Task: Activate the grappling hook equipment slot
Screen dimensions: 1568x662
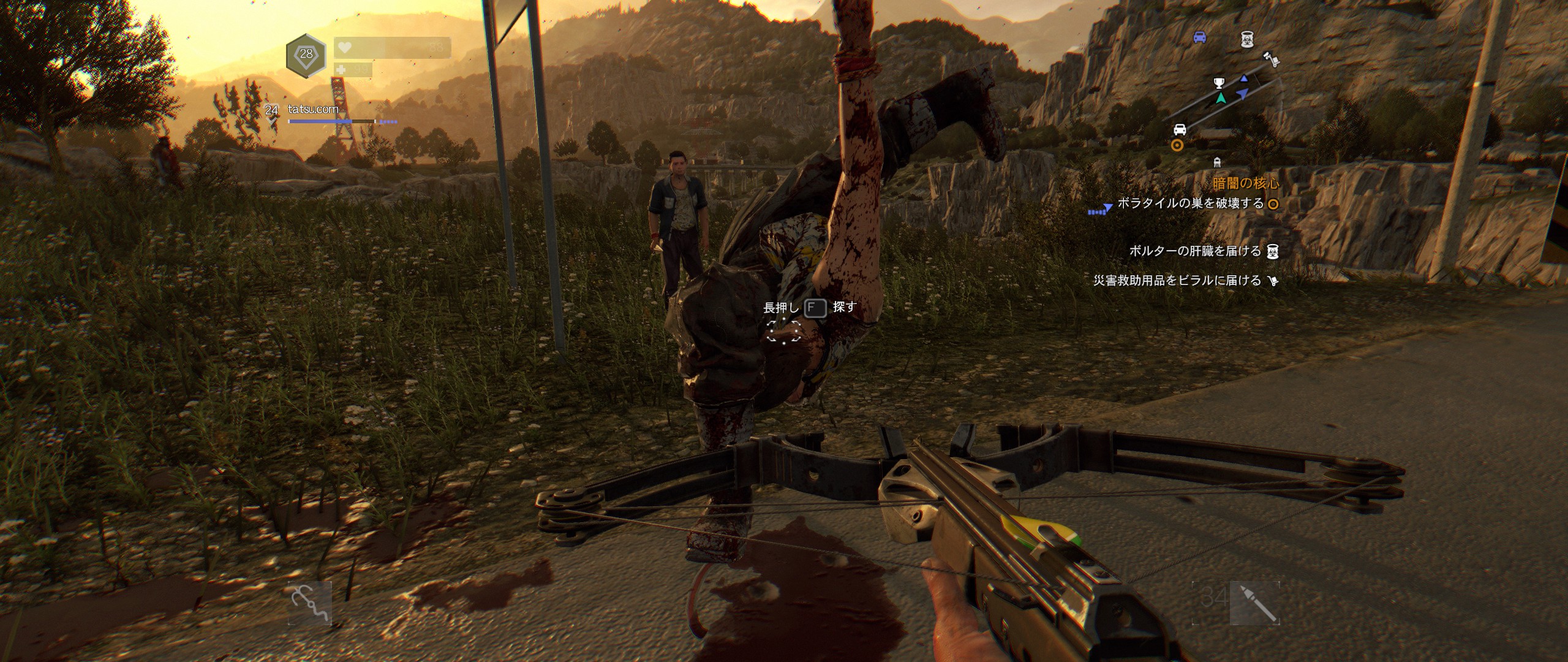Action: [310, 603]
